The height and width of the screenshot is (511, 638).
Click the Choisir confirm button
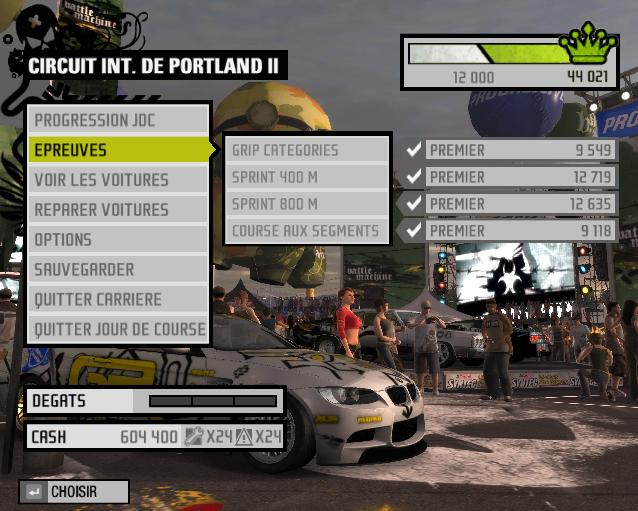point(74,492)
